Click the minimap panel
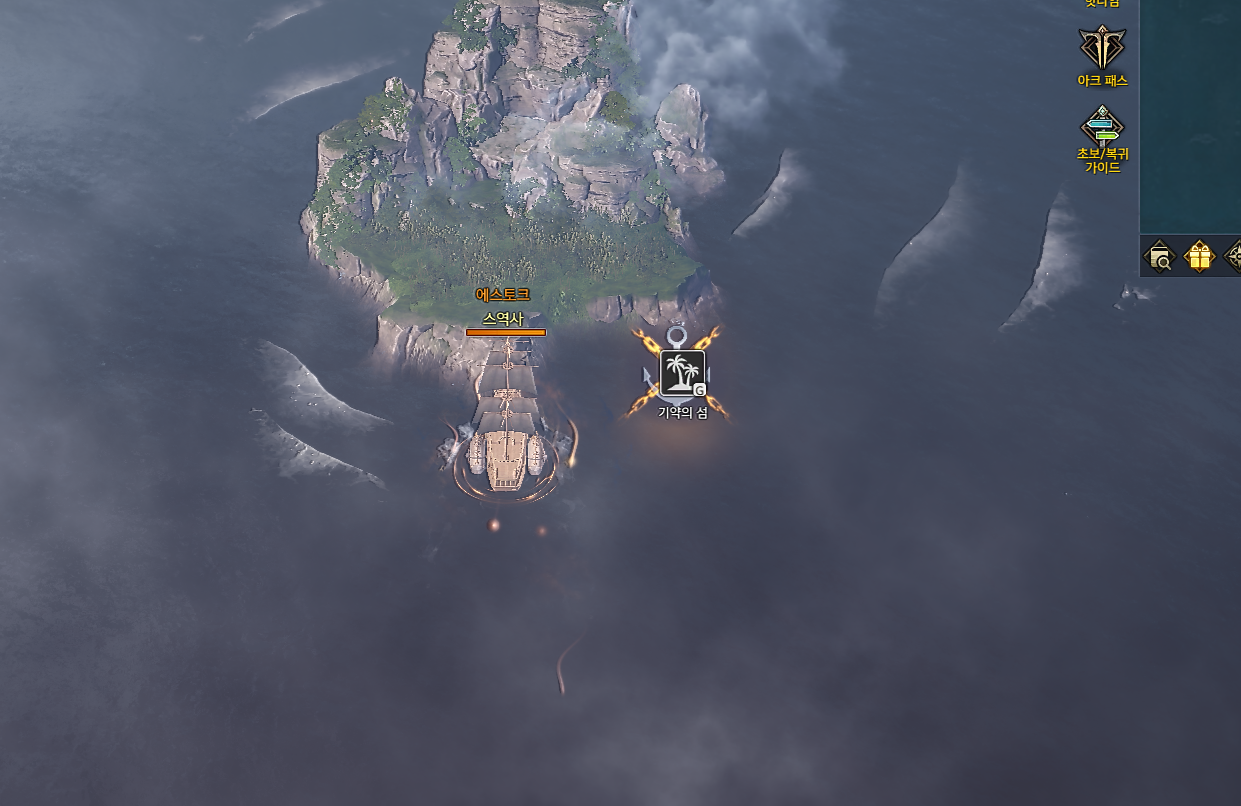 pyautogui.click(x=1191, y=115)
